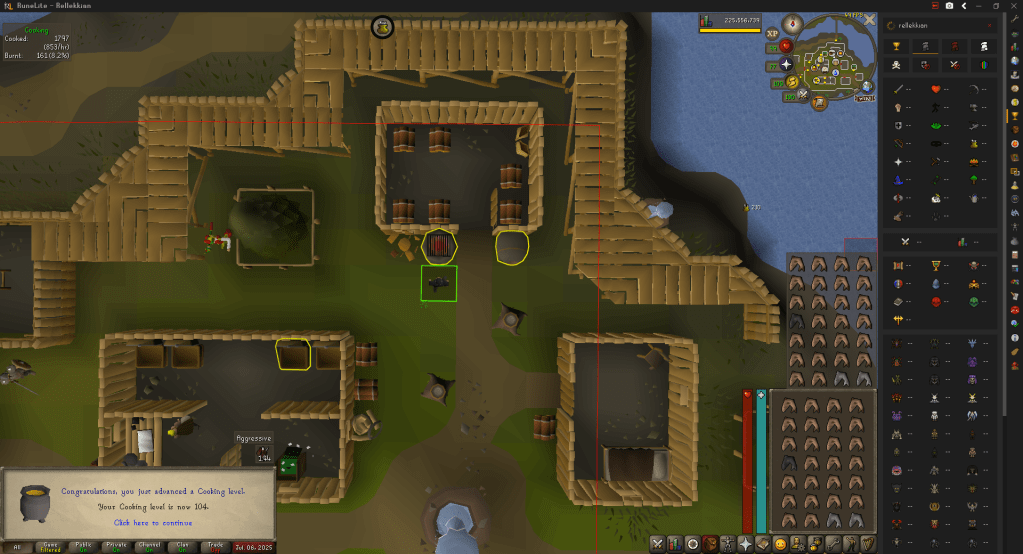This screenshot has width=1023, height=554.
Task: Show the All chat tab
Action: coord(15,546)
